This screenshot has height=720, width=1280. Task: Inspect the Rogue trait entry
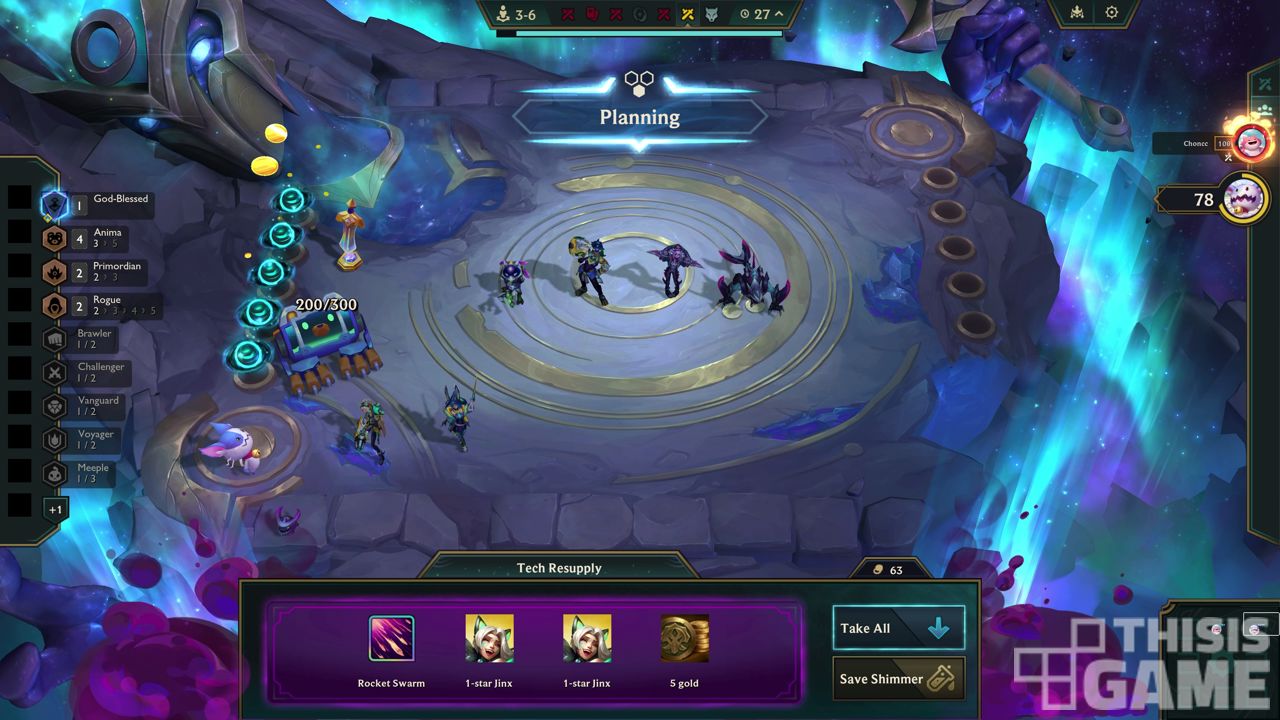pos(54,305)
